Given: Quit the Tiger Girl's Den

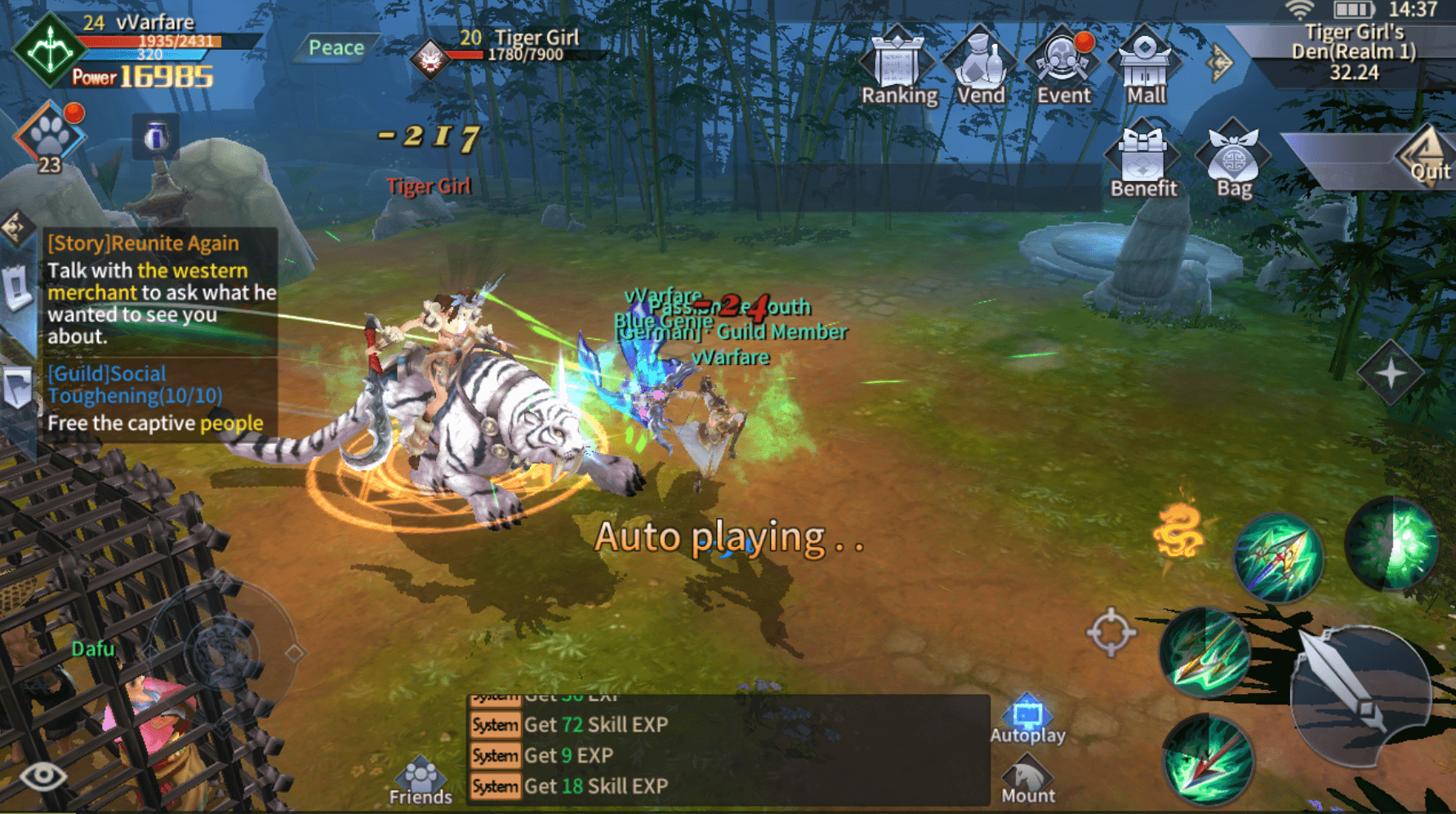Looking at the screenshot, I should click(1427, 157).
